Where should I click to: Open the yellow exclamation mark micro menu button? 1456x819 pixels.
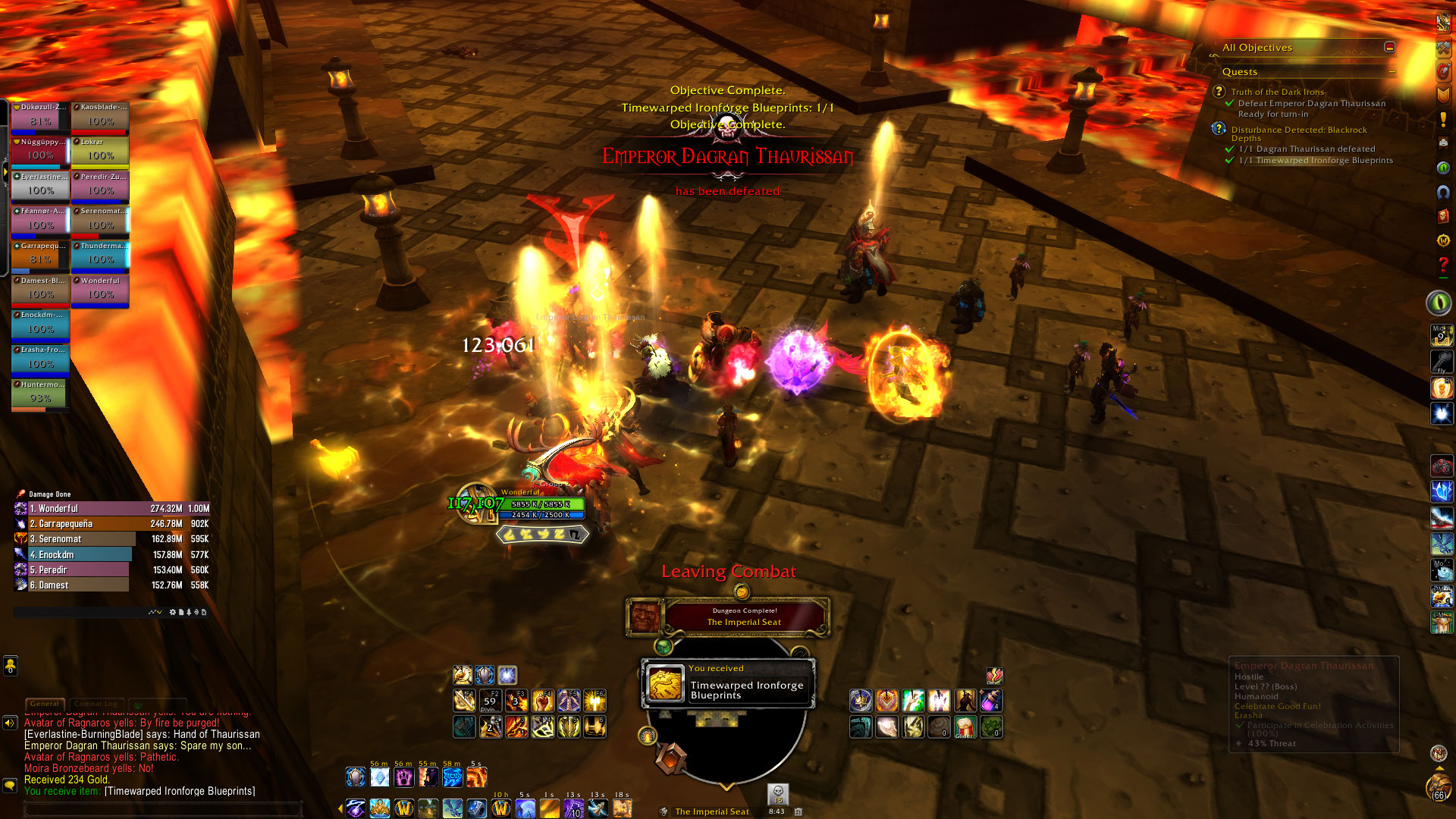[1442, 120]
